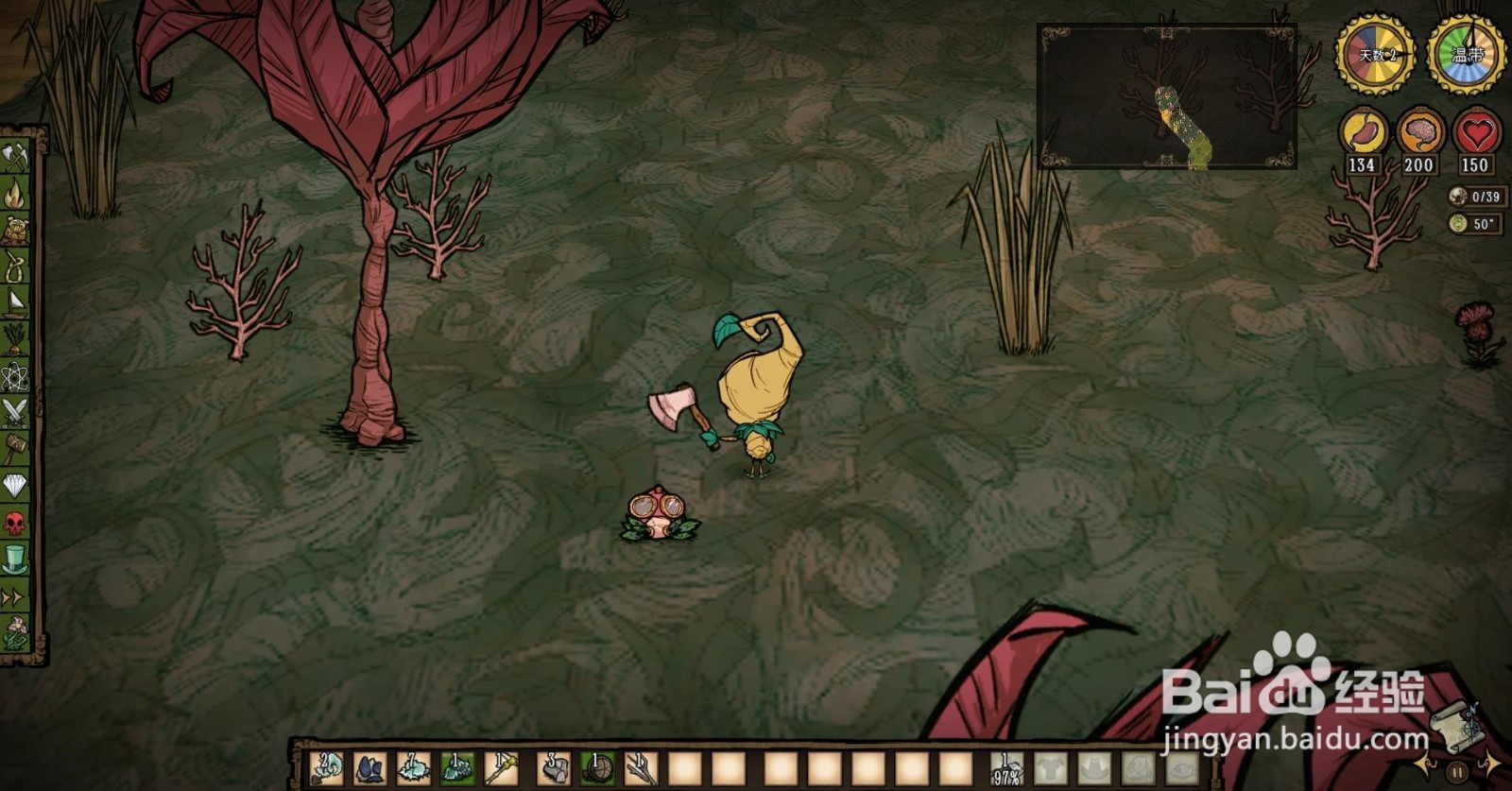Switch to the rope trap crafting tab
This screenshot has width=1512, height=791.
click(x=15, y=267)
